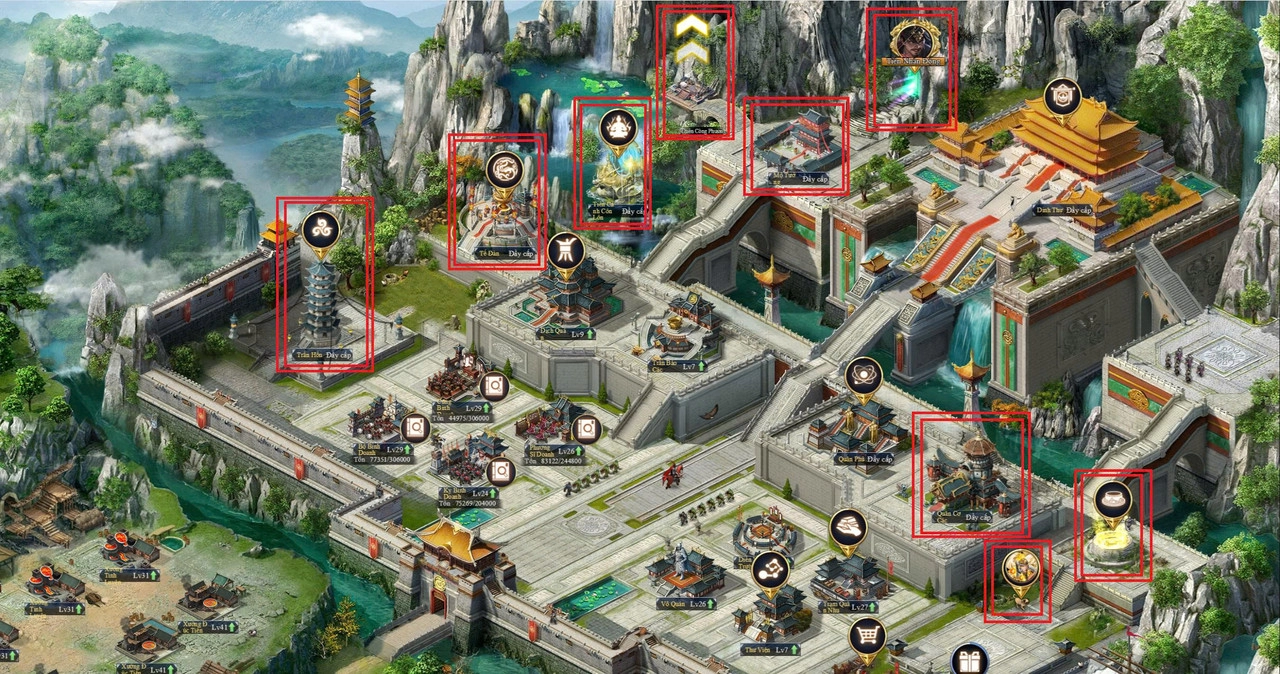
Task: Open the Thư Viện node-path icon
Action: tap(770, 570)
